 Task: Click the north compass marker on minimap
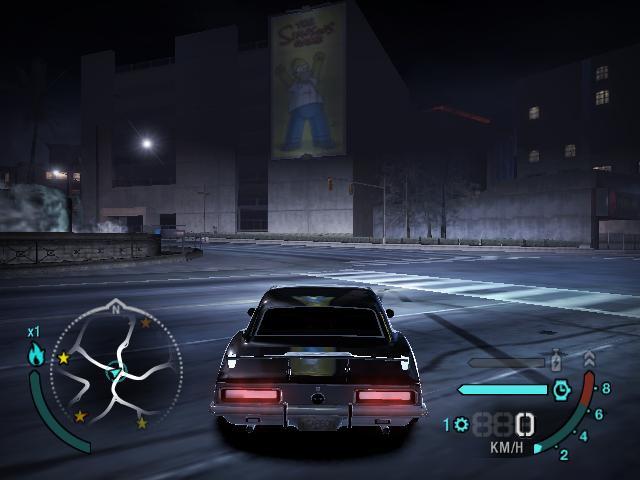116,310
